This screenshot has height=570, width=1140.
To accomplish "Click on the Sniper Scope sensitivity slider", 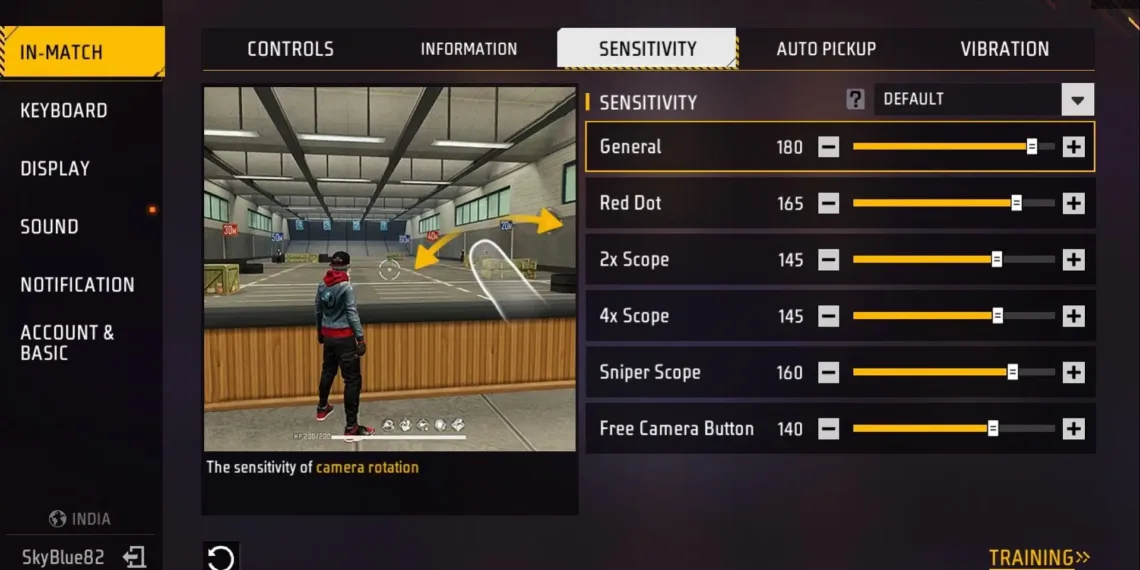I will pyautogui.click(x=952, y=372).
